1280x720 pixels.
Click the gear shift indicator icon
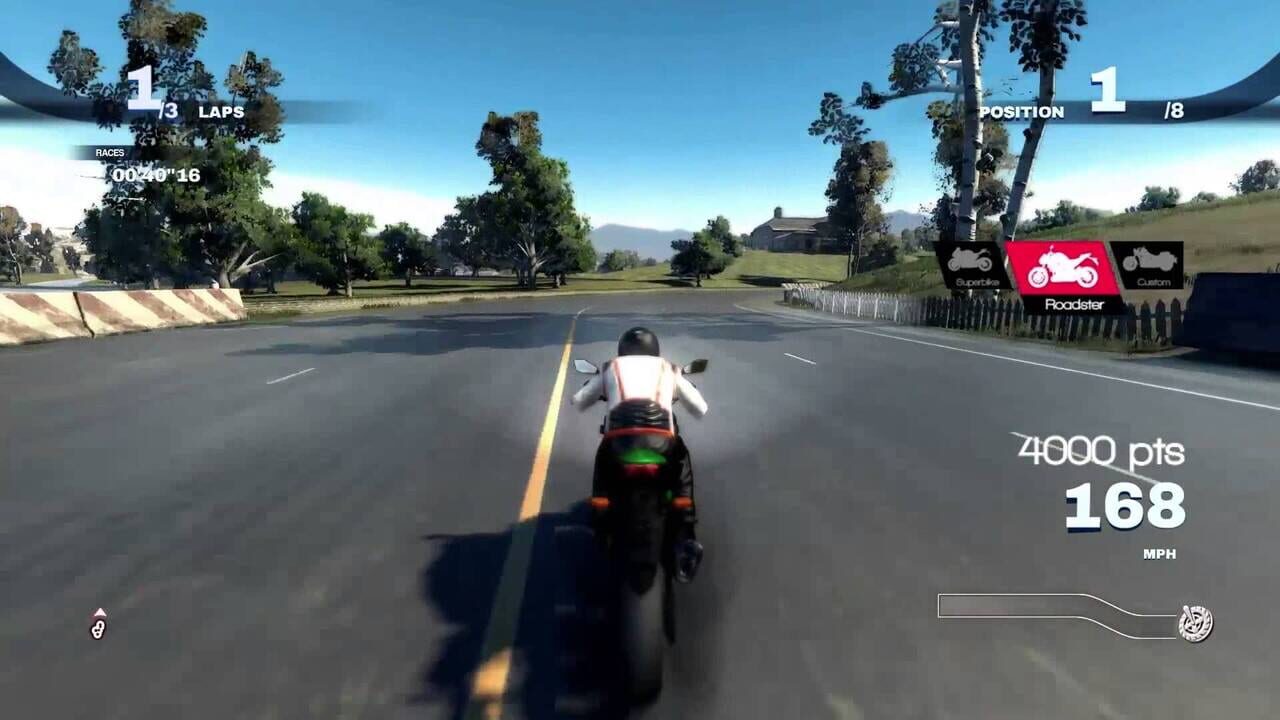97,631
